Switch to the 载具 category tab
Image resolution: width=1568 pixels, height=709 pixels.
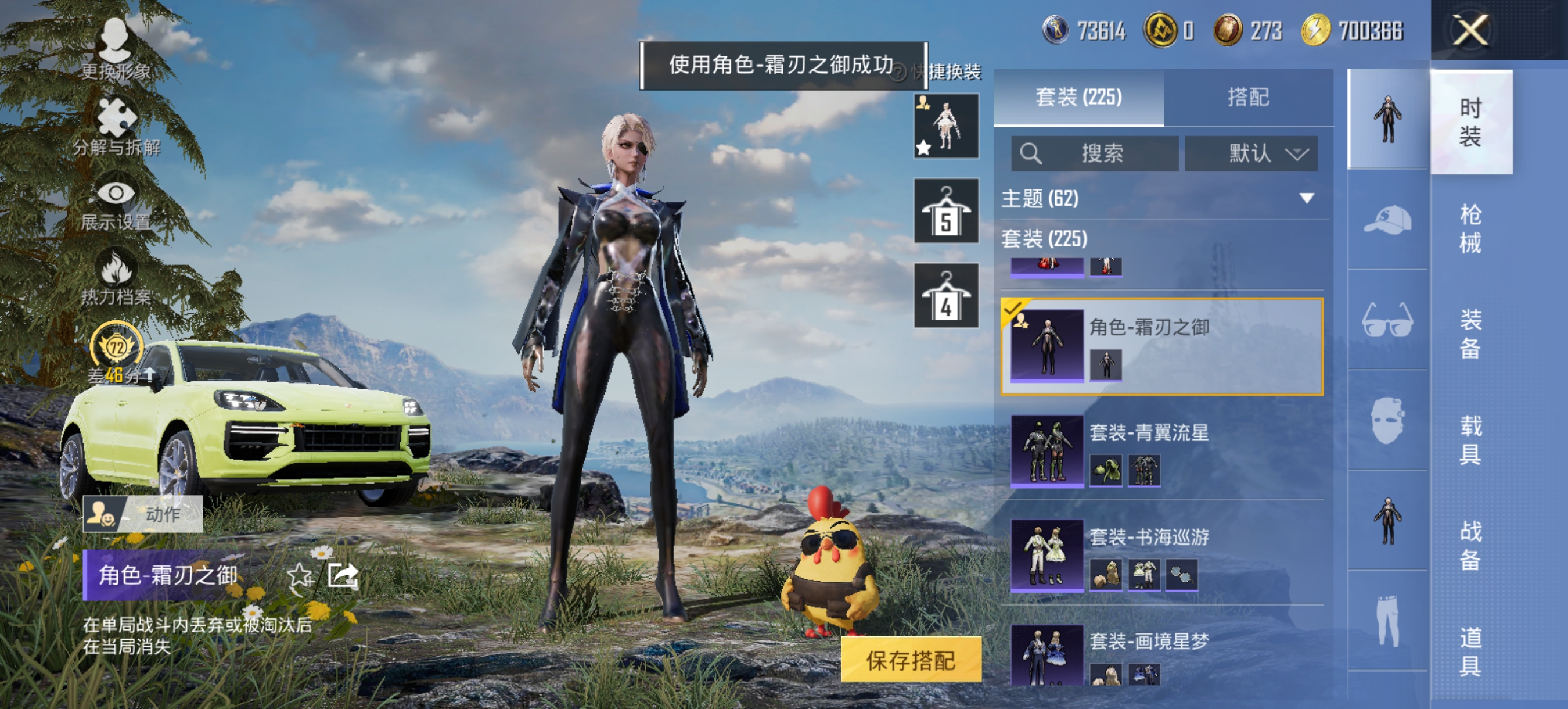[1473, 439]
